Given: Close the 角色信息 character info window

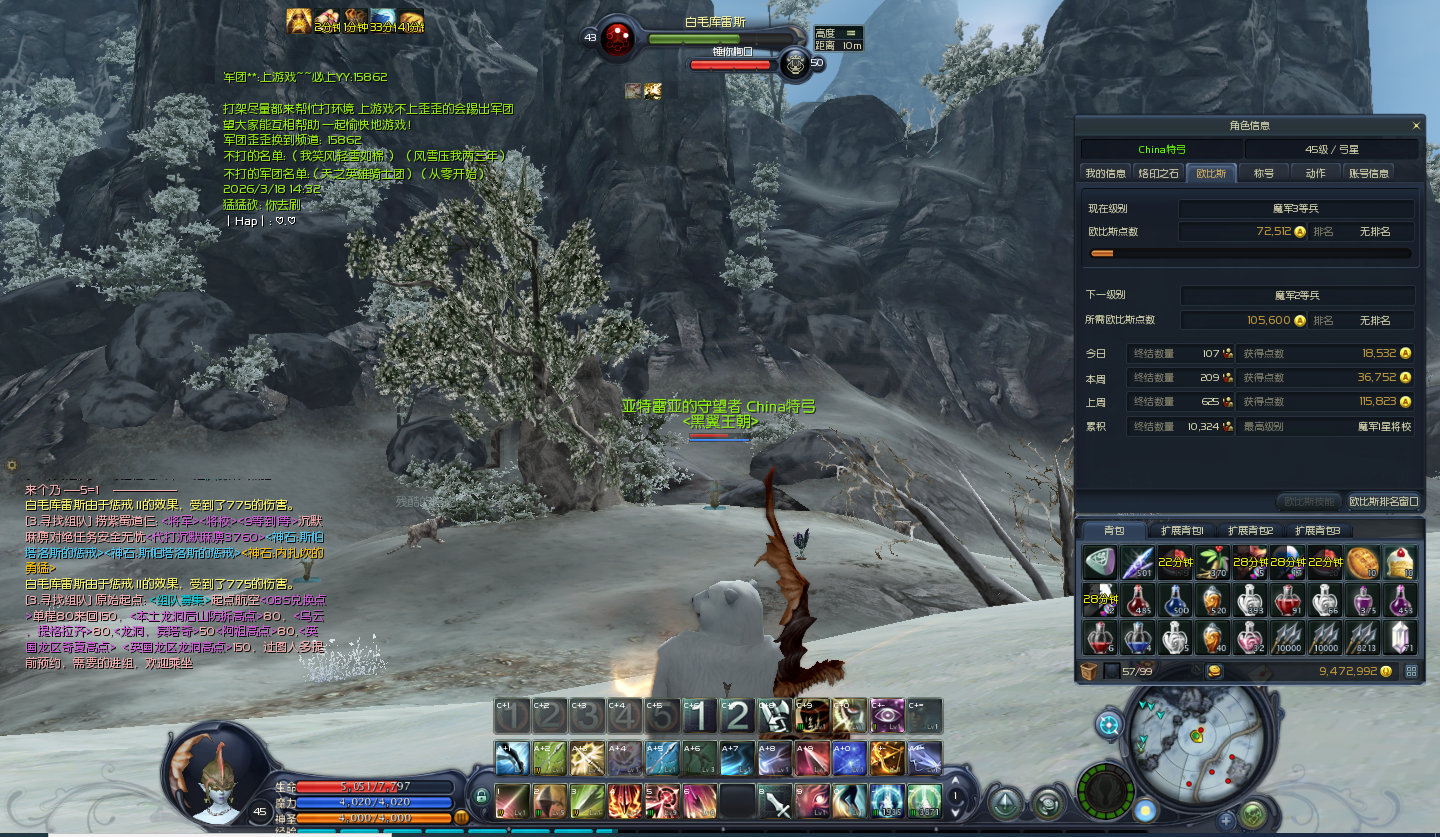Looking at the screenshot, I should (1416, 126).
